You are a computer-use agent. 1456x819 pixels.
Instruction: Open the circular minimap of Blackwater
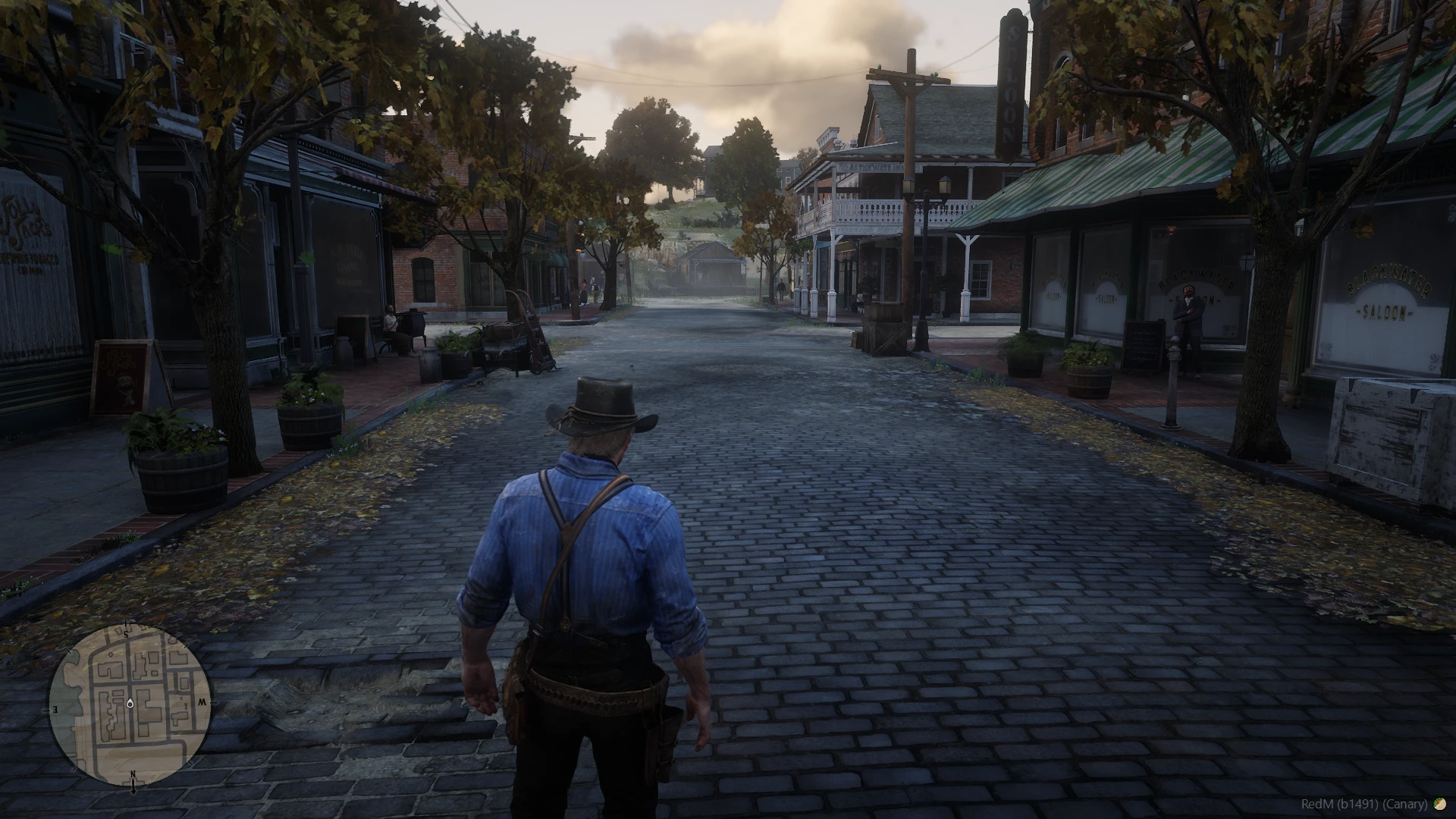click(x=130, y=705)
